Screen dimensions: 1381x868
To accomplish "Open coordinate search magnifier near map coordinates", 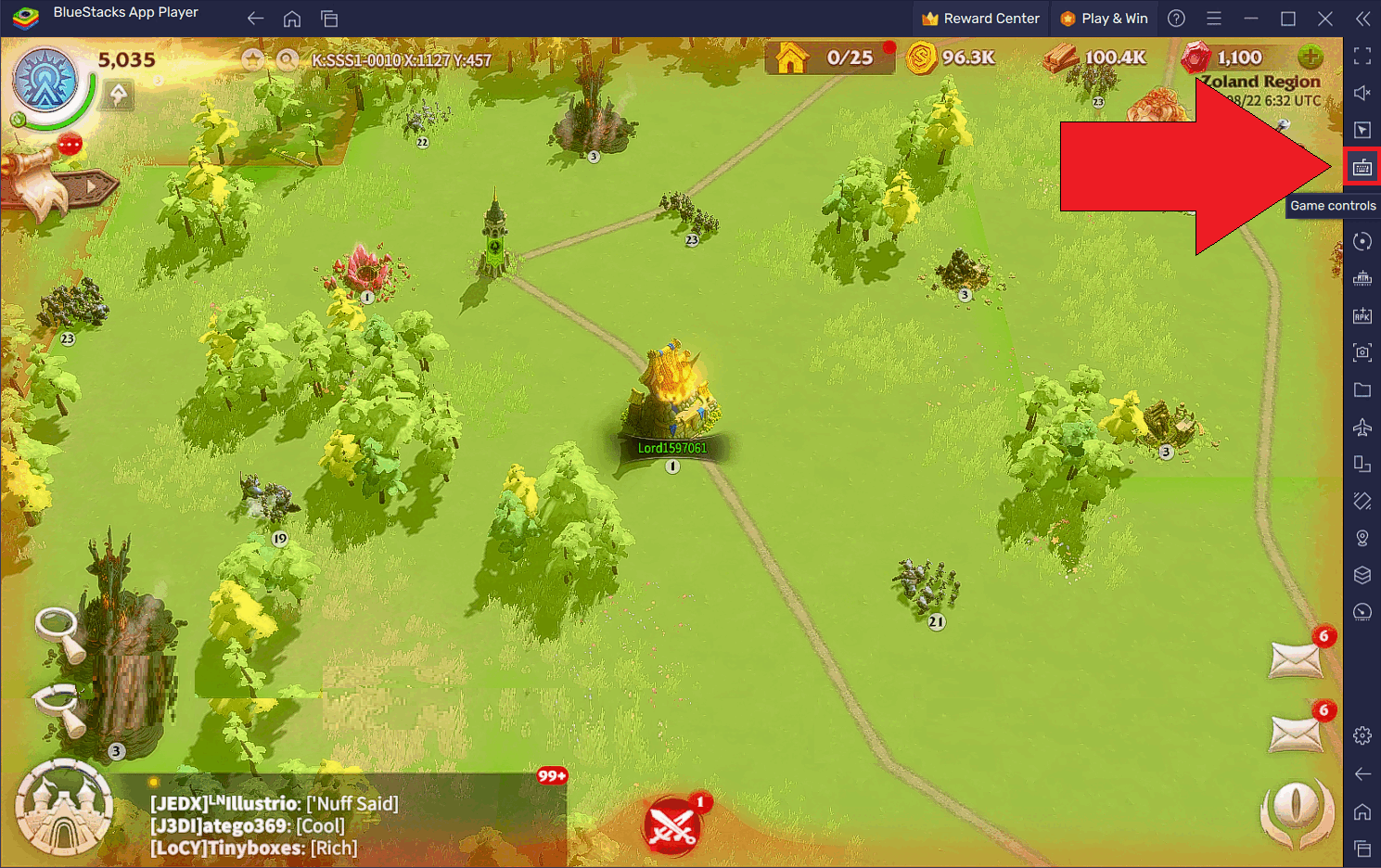I will 288,60.
